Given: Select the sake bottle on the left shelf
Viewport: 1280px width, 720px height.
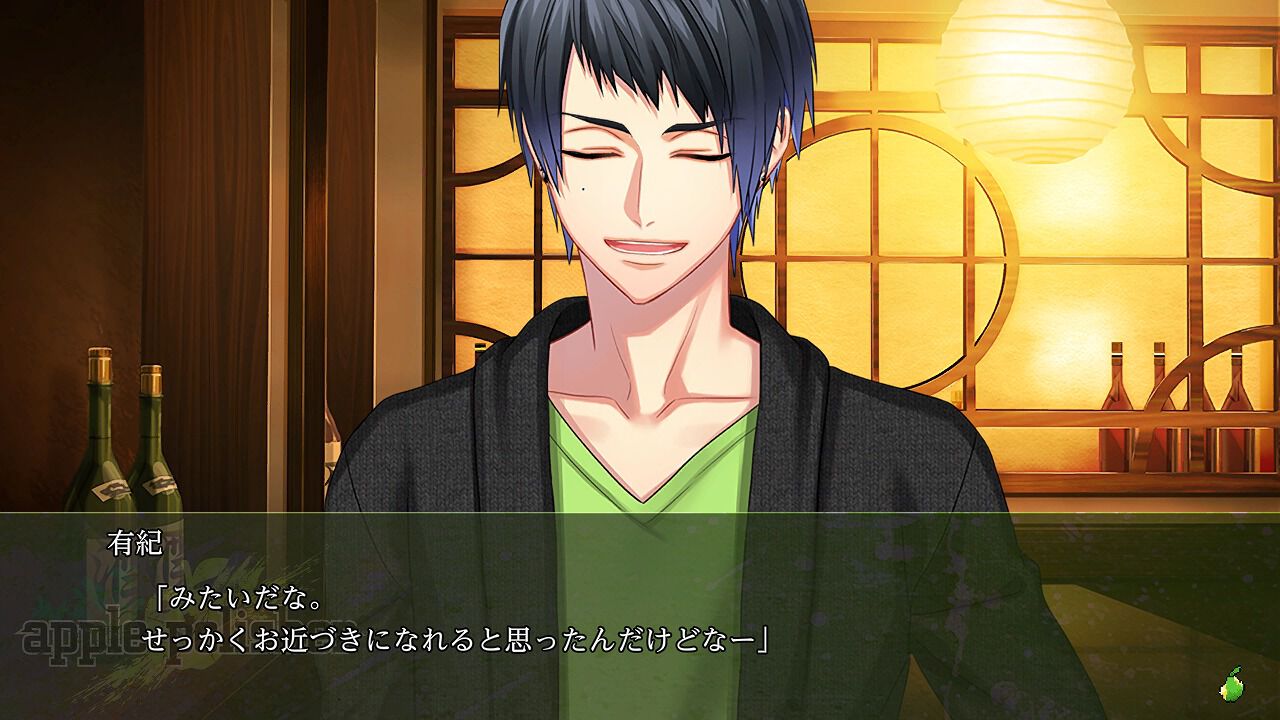Looking at the screenshot, I should tap(100, 440).
